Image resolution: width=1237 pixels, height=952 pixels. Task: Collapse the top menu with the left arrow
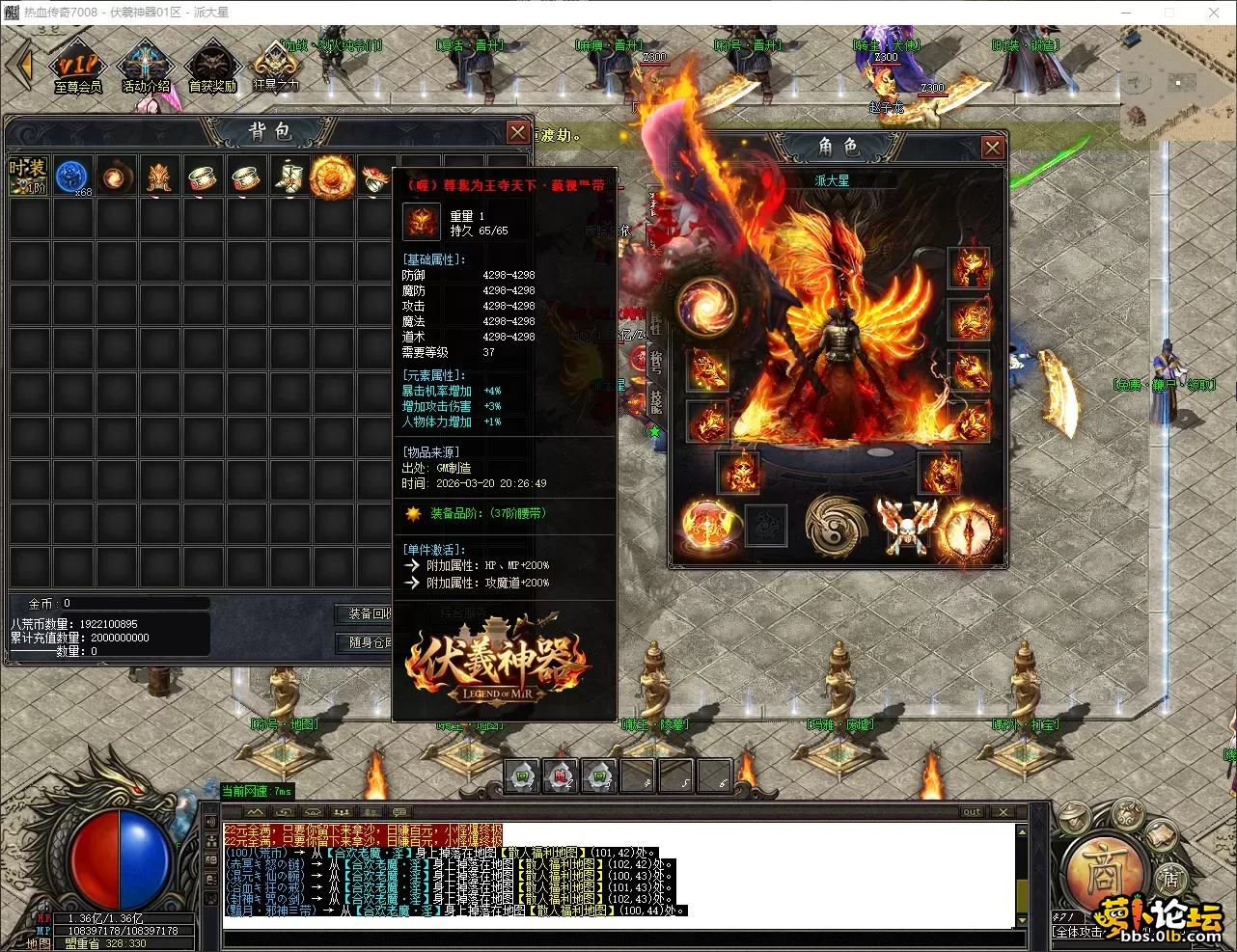[20, 66]
